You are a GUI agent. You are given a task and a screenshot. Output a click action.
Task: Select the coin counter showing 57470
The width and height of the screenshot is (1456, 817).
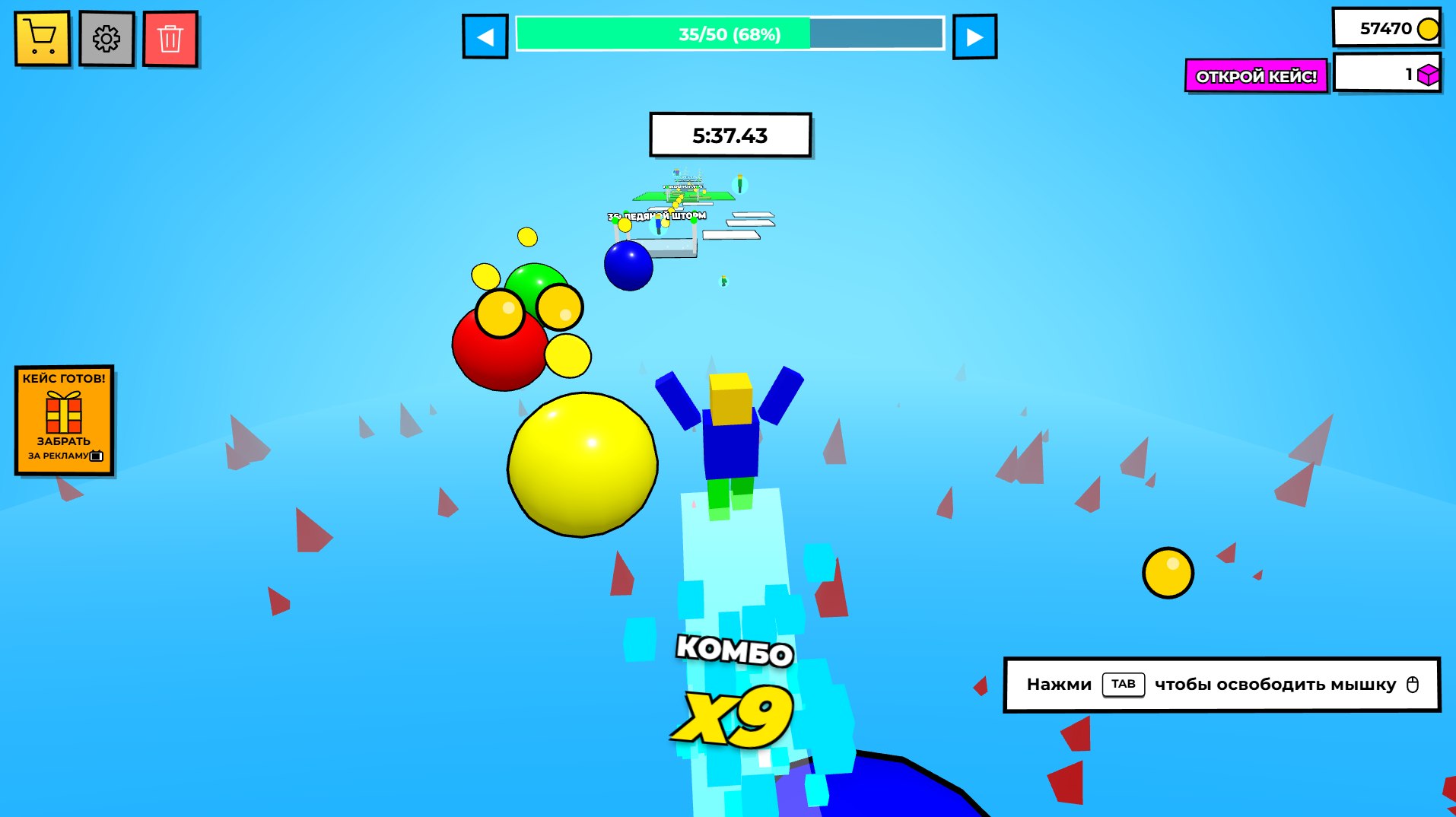coord(1386,29)
